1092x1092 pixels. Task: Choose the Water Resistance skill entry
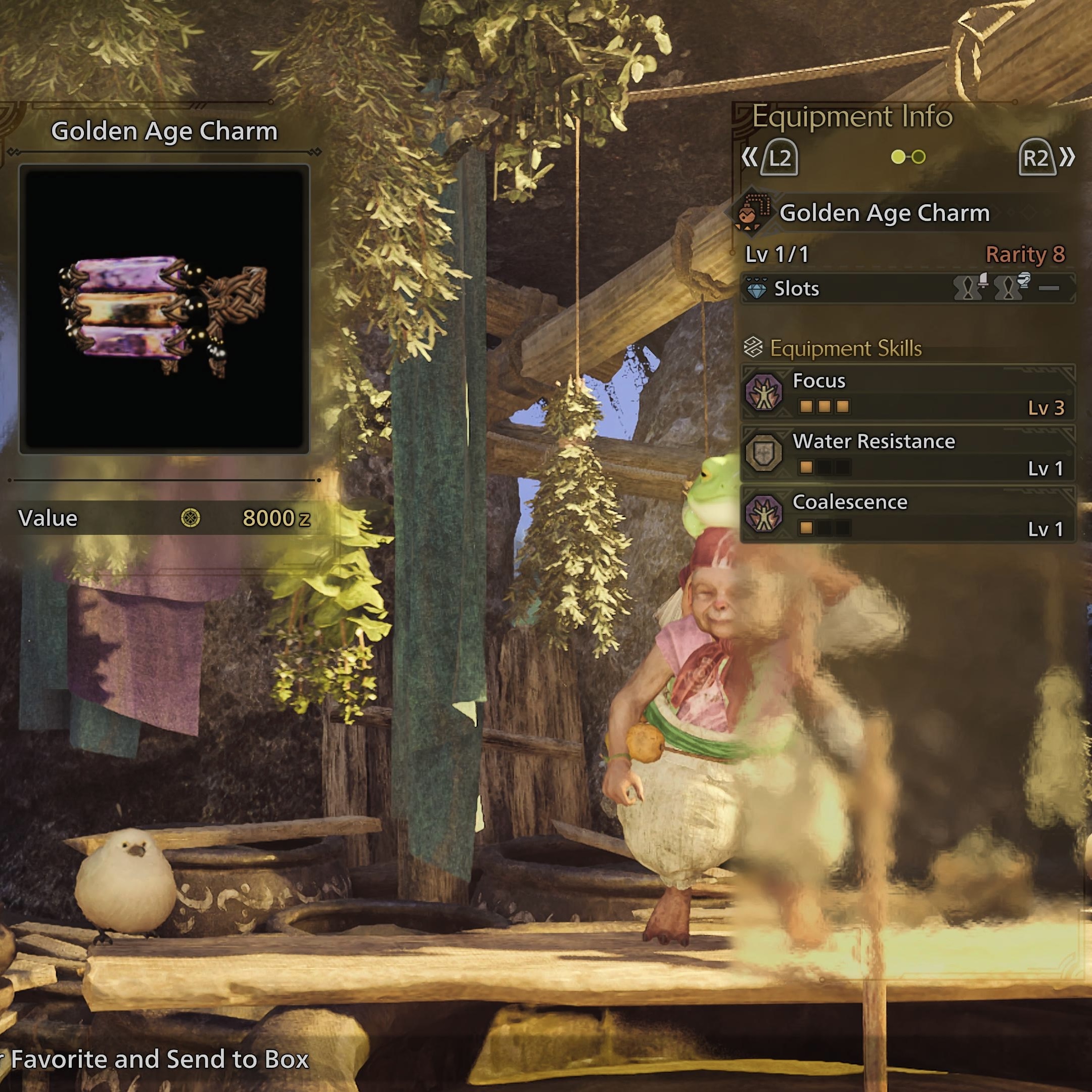click(x=906, y=454)
